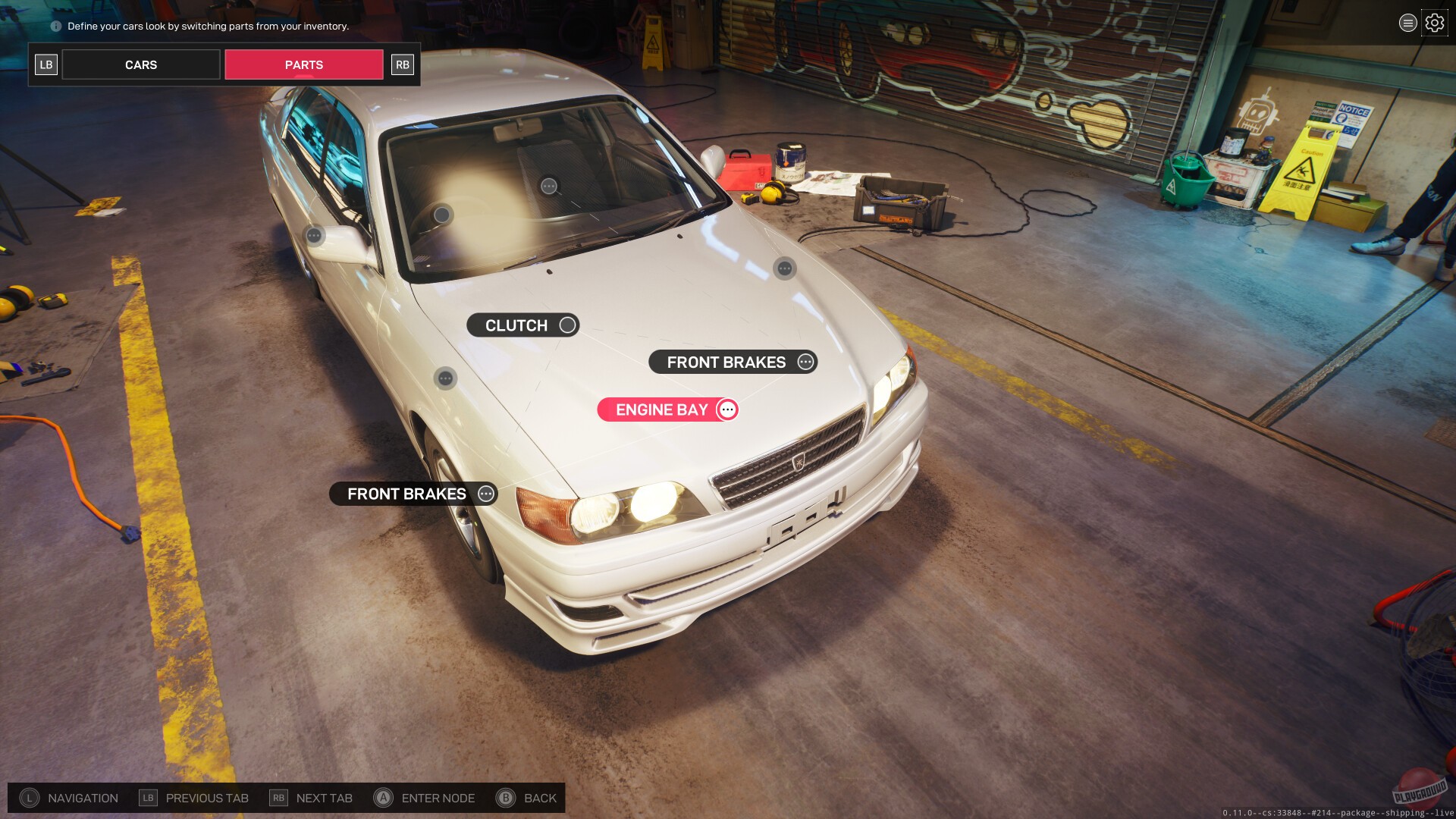The height and width of the screenshot is (819, 1456).
Task: Click the ellipsis inside the Engine Bay label
Action: point(726,409)
